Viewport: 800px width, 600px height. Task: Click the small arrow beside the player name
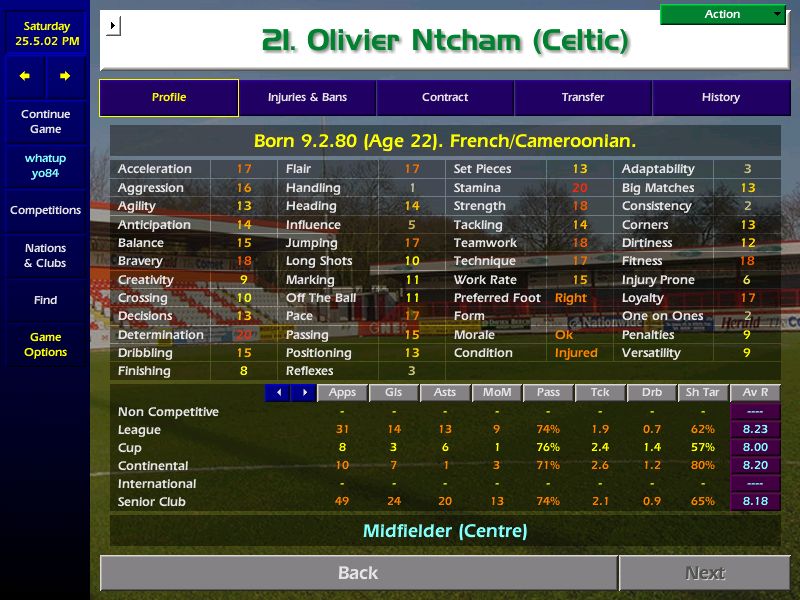tap(112, 25)
